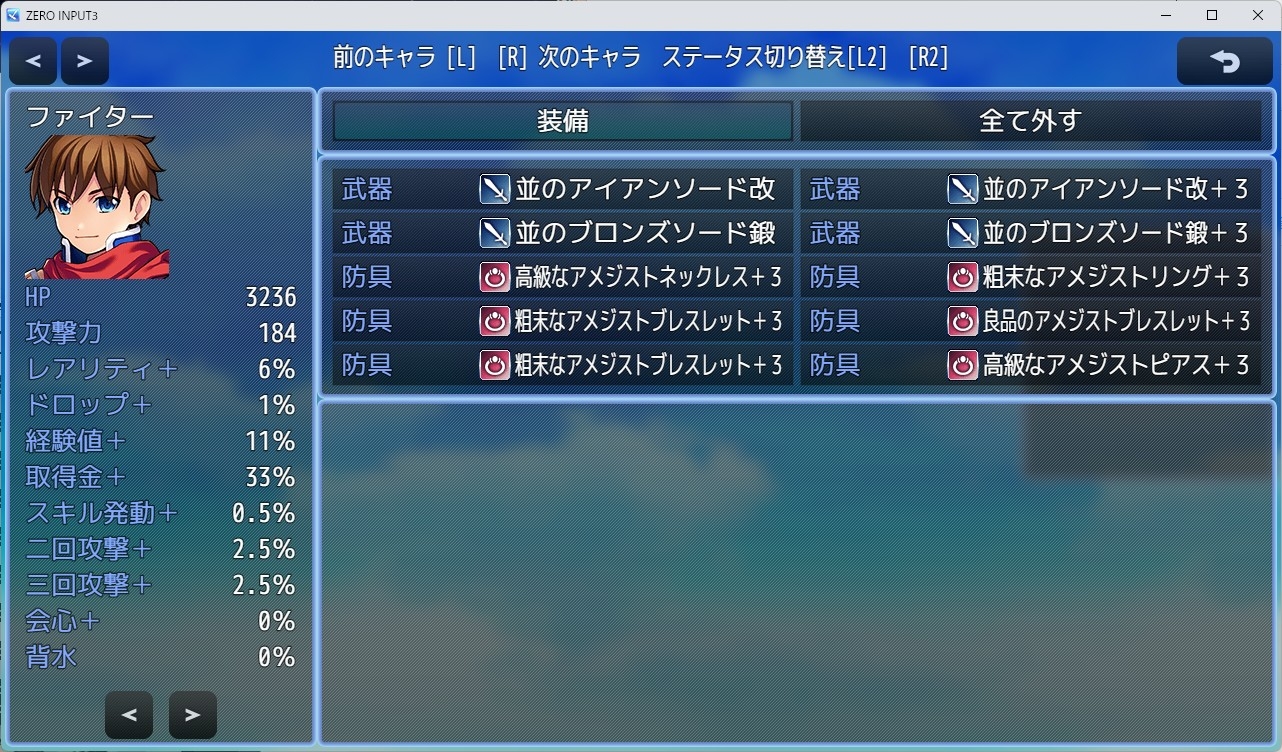Go to previous character with top-left arrow
Image resolution: width=1282 pixels, height=752 pixels.
(x=32, y=60)
